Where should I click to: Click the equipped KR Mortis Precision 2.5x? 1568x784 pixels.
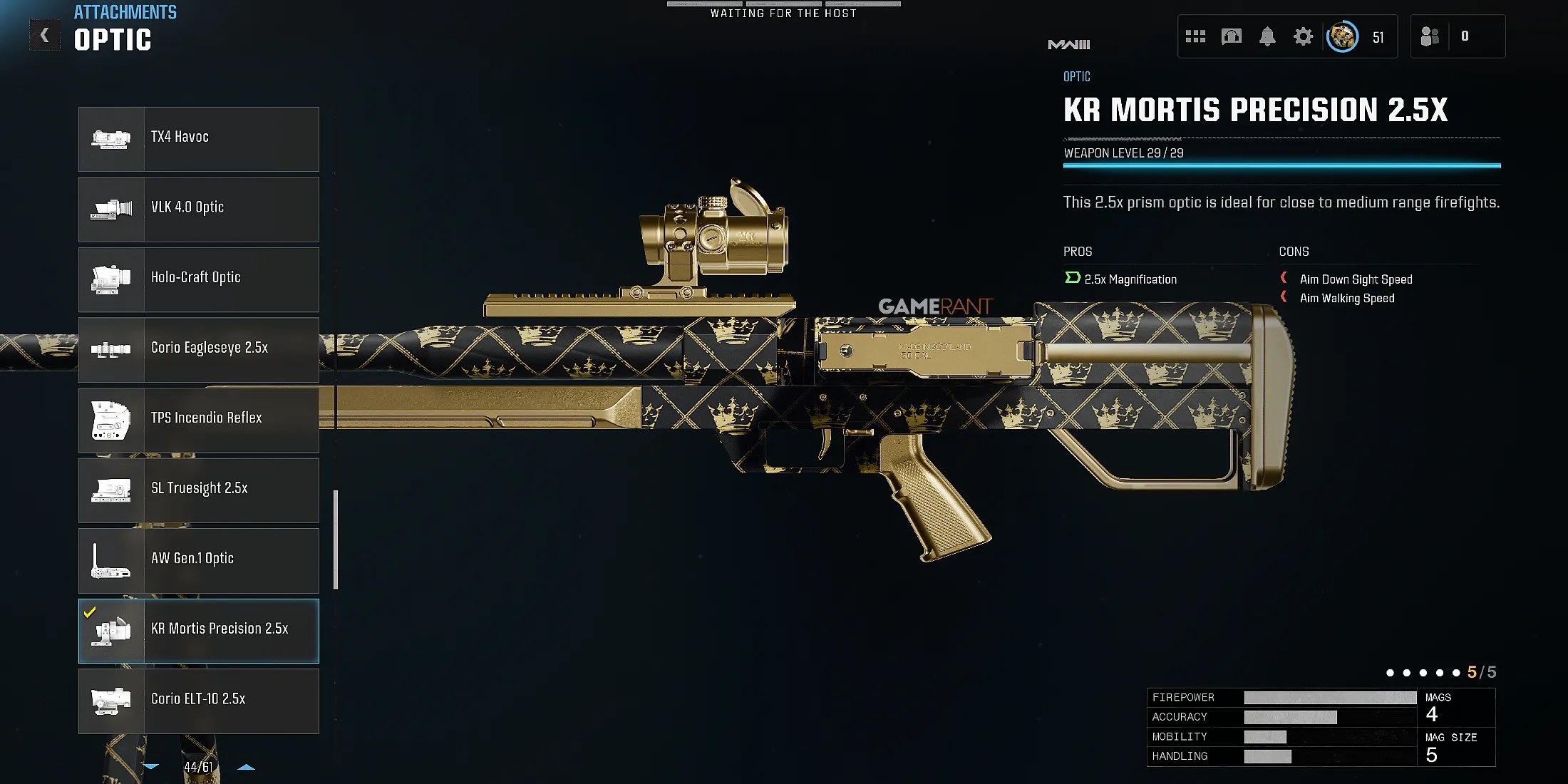tap(199, 630)
